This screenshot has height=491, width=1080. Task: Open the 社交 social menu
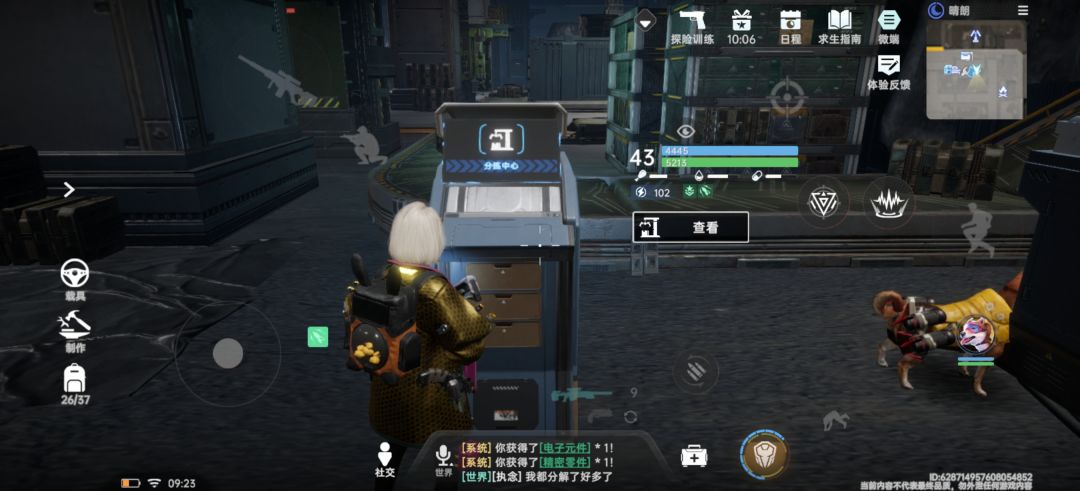[x=385, y=460]
